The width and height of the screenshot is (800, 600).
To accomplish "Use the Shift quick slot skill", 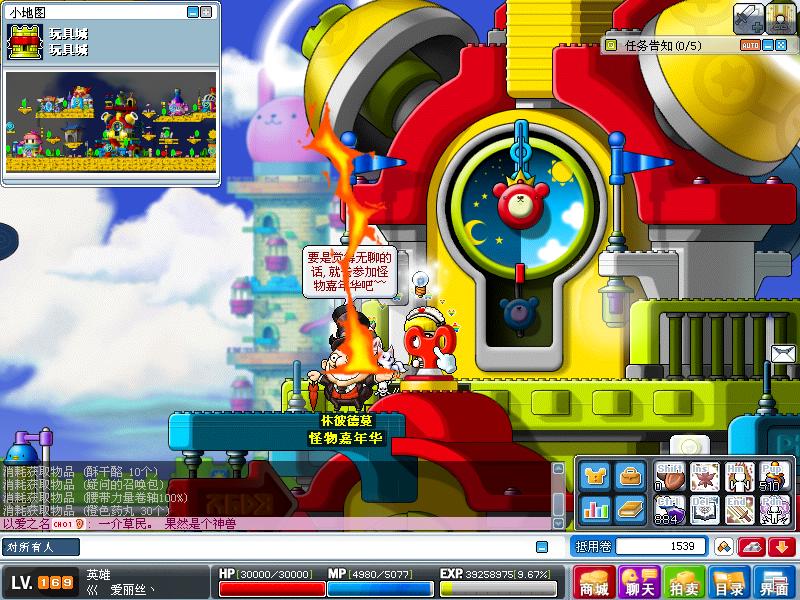I will coord(670,476).
